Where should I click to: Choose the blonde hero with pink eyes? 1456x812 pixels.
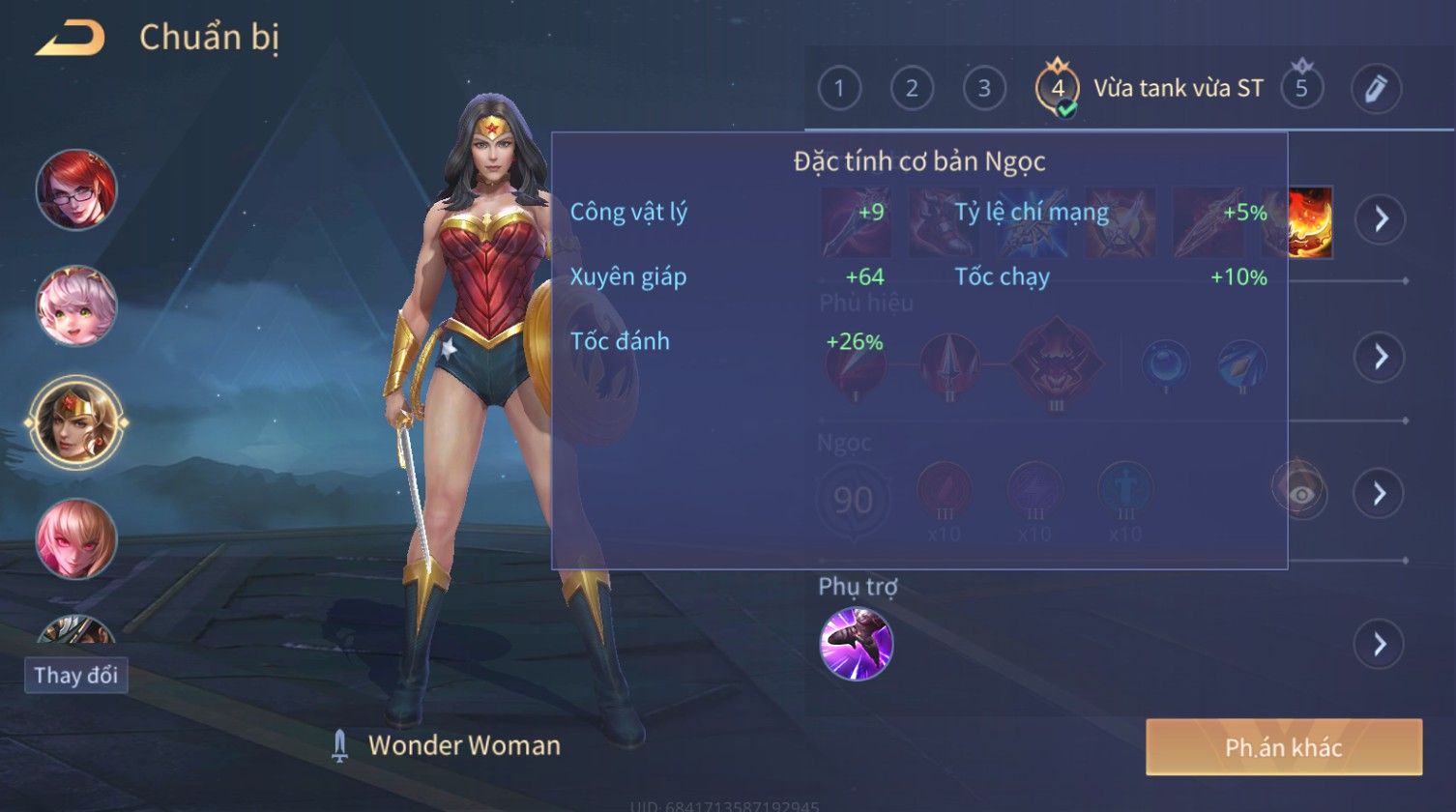[76, 538]
